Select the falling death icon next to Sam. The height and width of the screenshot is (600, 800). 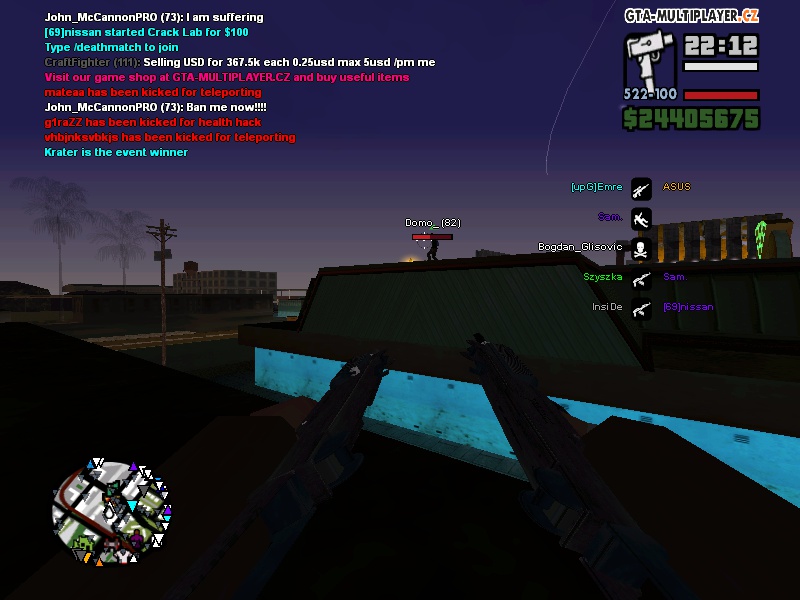pos(641,217)
